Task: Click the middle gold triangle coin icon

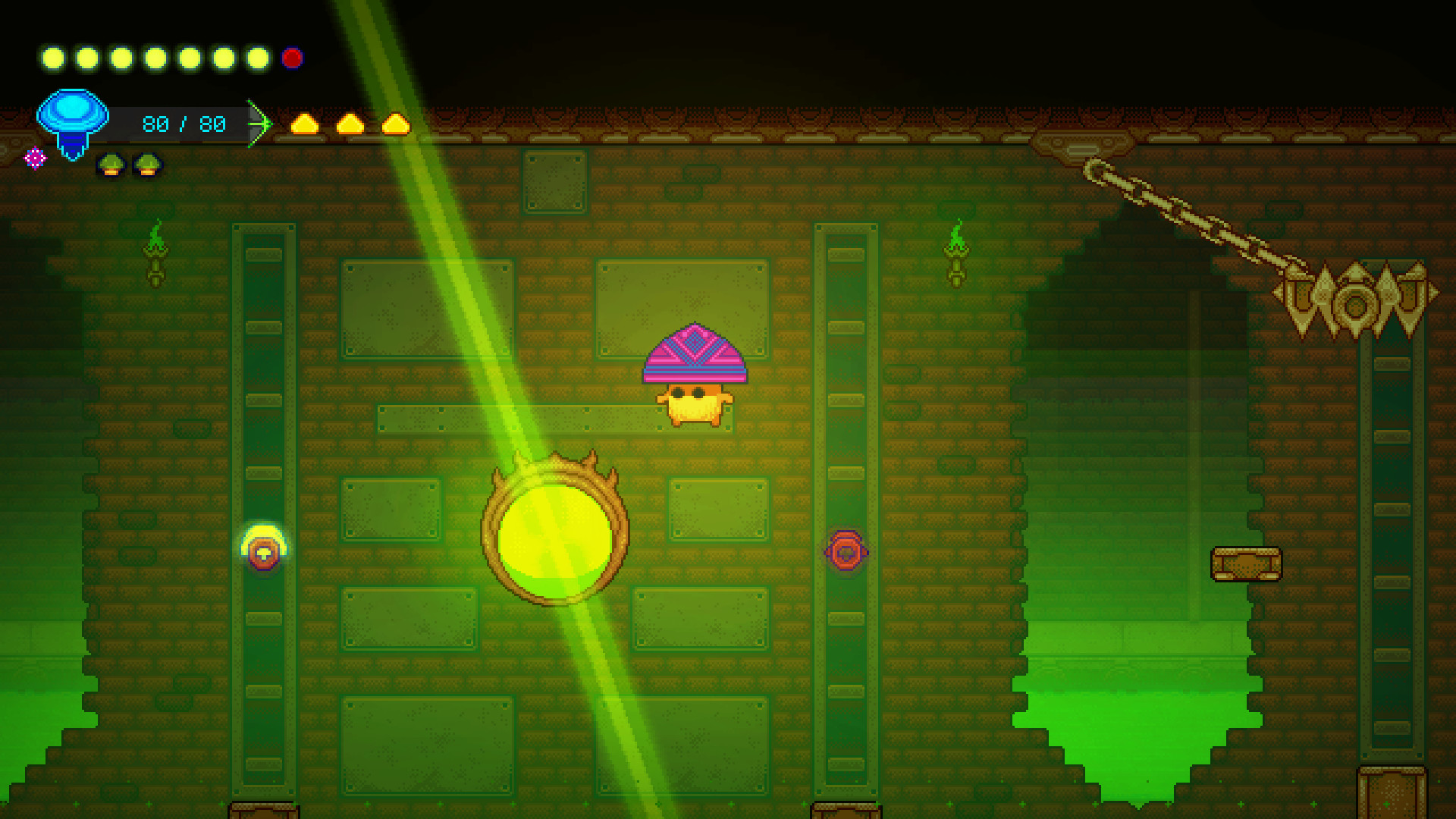Action: (x=350, y=125)
